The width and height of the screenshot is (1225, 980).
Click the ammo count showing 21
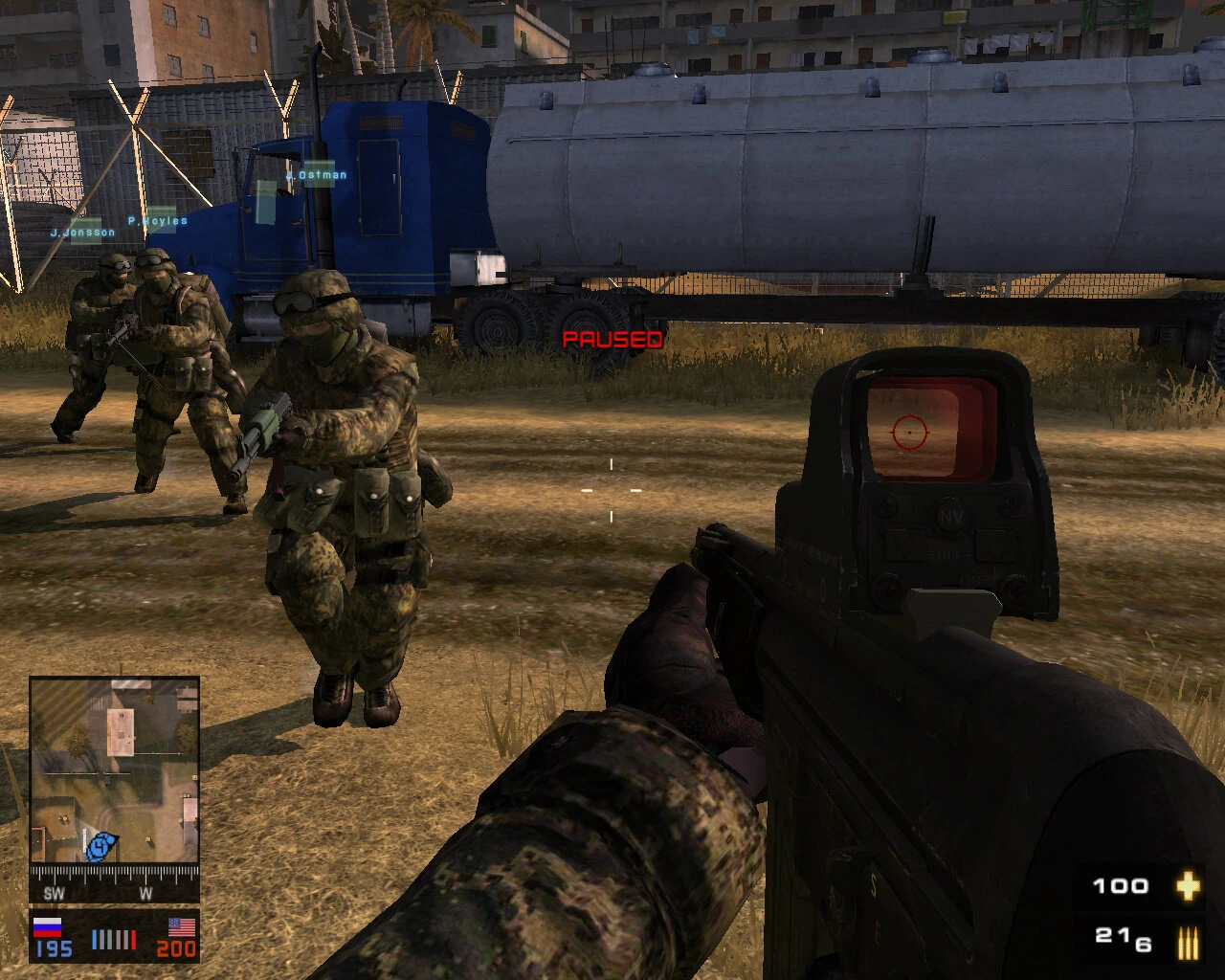point(1110,934)
